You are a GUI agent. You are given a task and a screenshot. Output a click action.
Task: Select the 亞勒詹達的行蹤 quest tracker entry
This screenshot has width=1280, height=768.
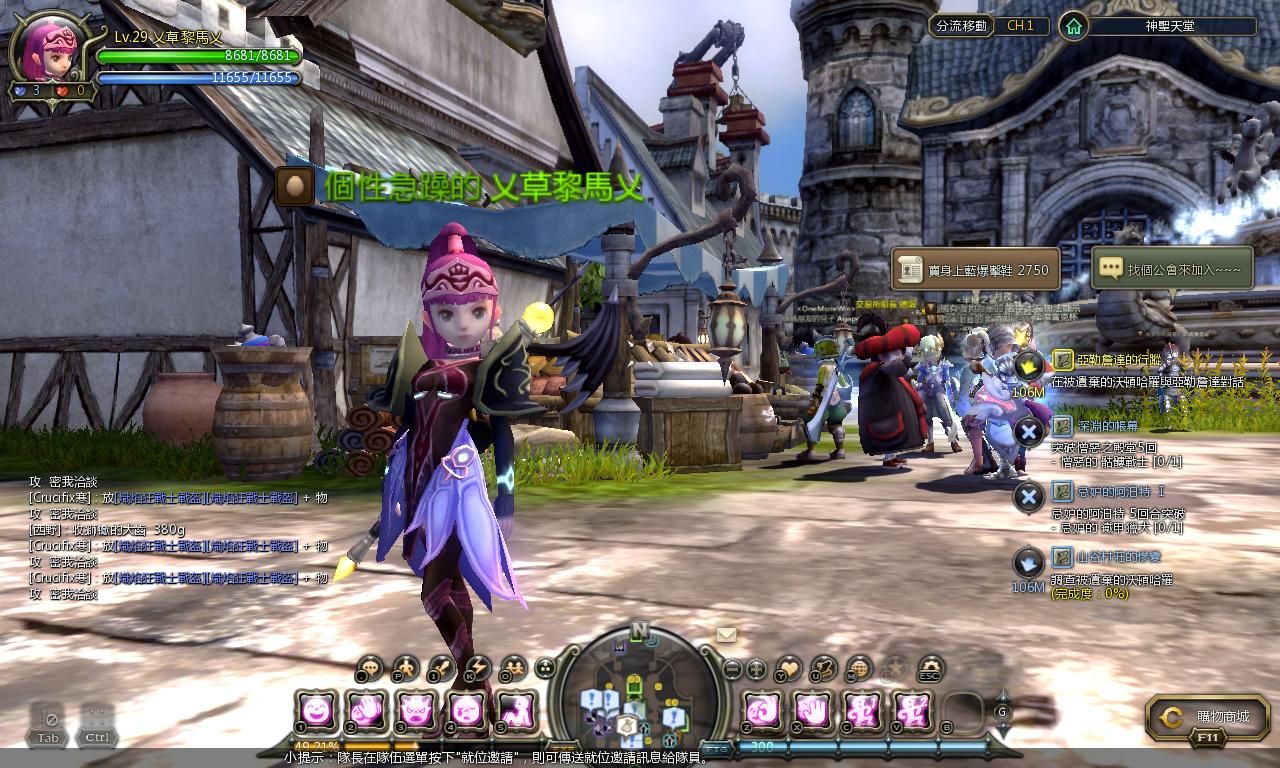click(x=1106, y=360)
